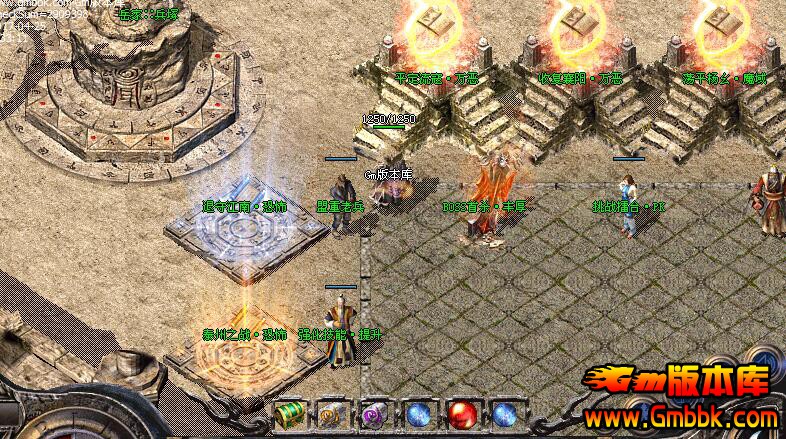The image size is (786, 439).
Task: Select the purple scroll hotbar slot
Action: point(374,414)
